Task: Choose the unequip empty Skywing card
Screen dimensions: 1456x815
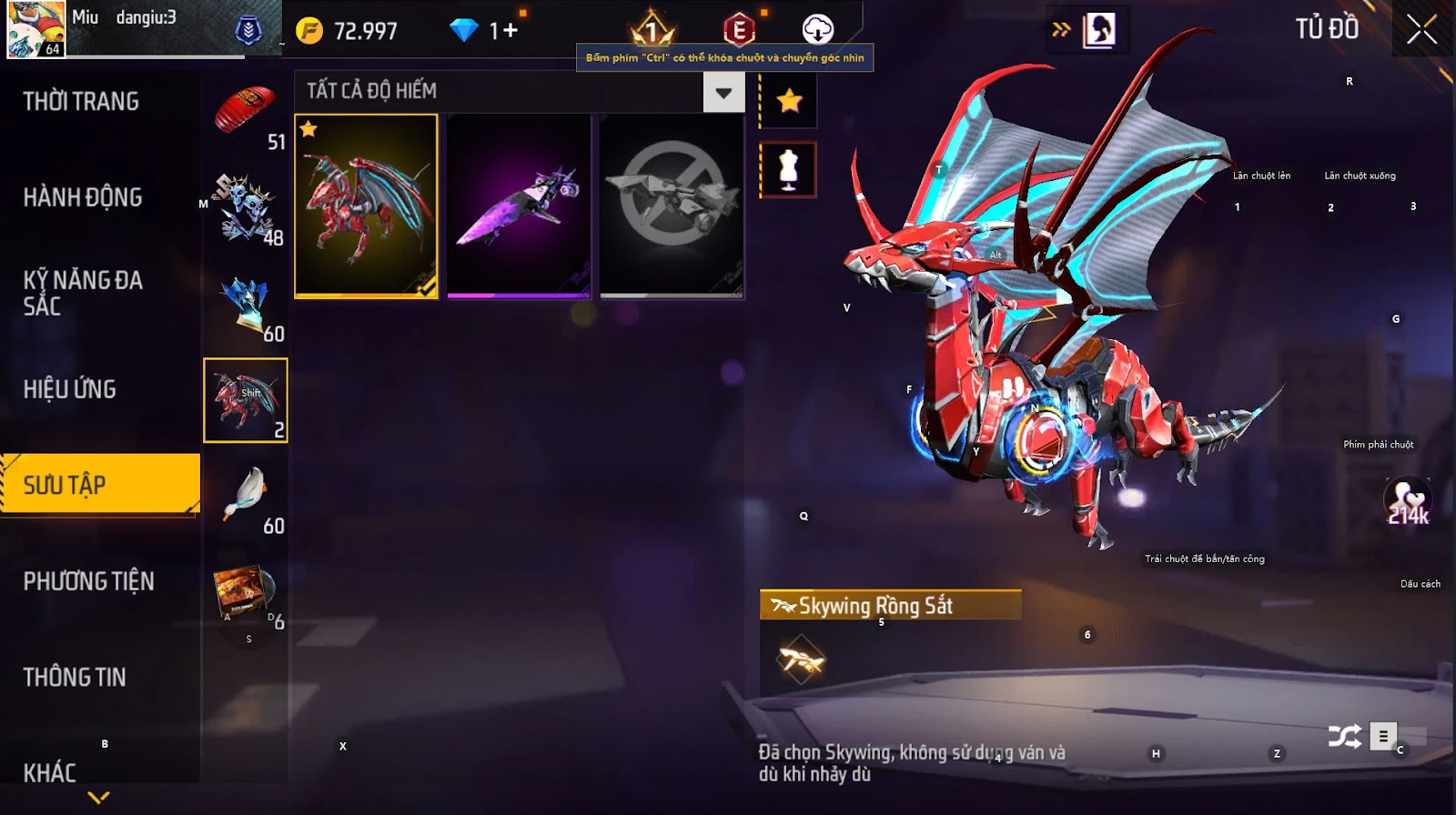Action: [x=672, y=206]
